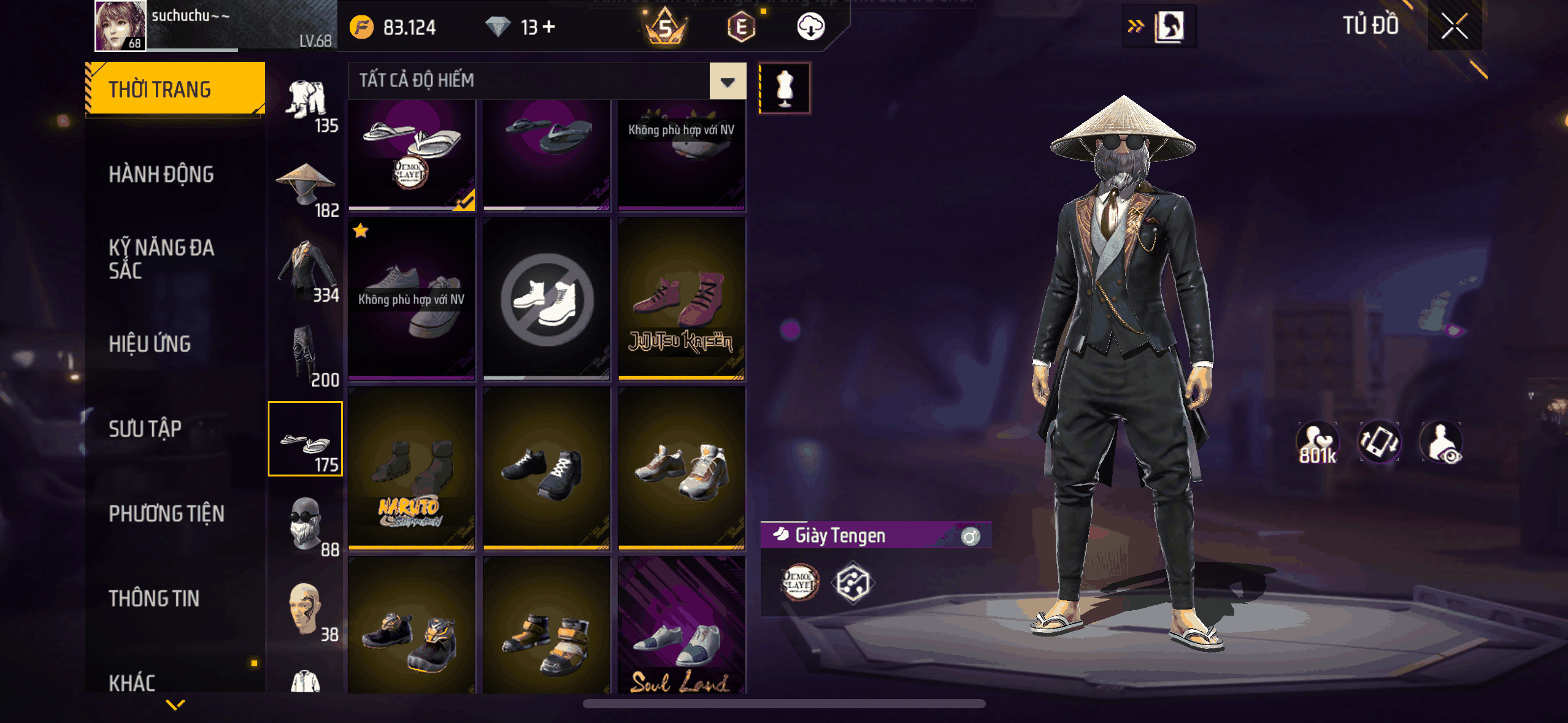Add diamonds with the plus button

click(x=549, y=27)
